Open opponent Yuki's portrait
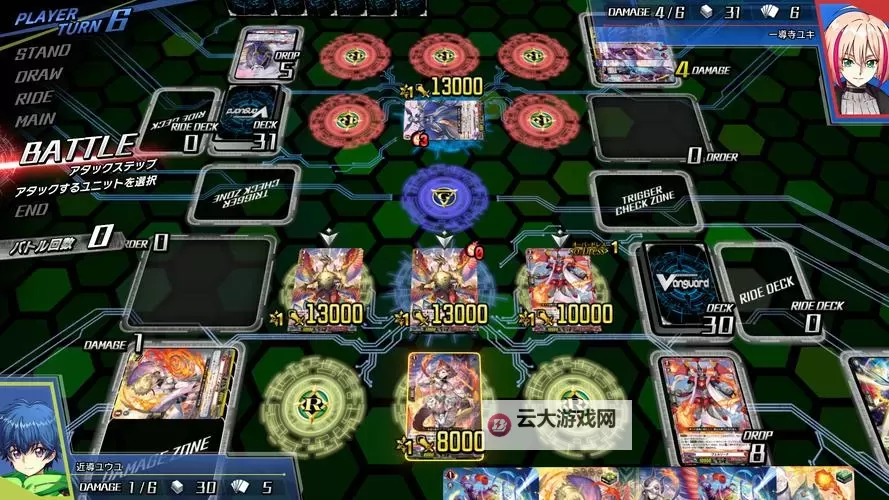 [852, 55]
